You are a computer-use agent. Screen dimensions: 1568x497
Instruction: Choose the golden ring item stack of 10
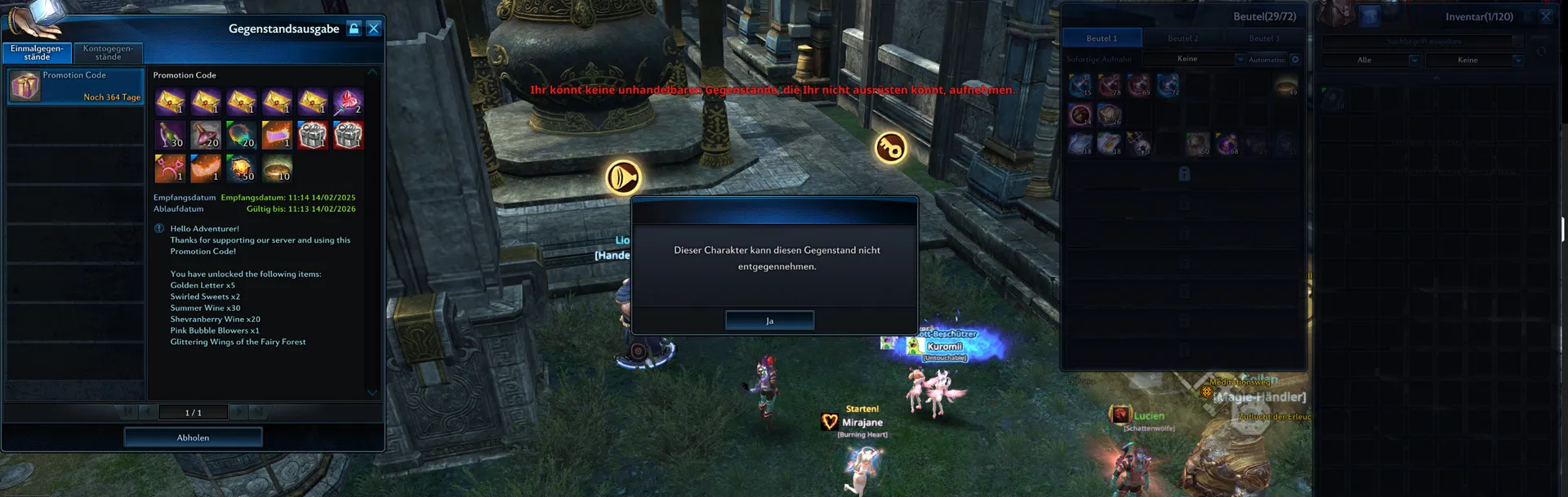click(277, 168)
